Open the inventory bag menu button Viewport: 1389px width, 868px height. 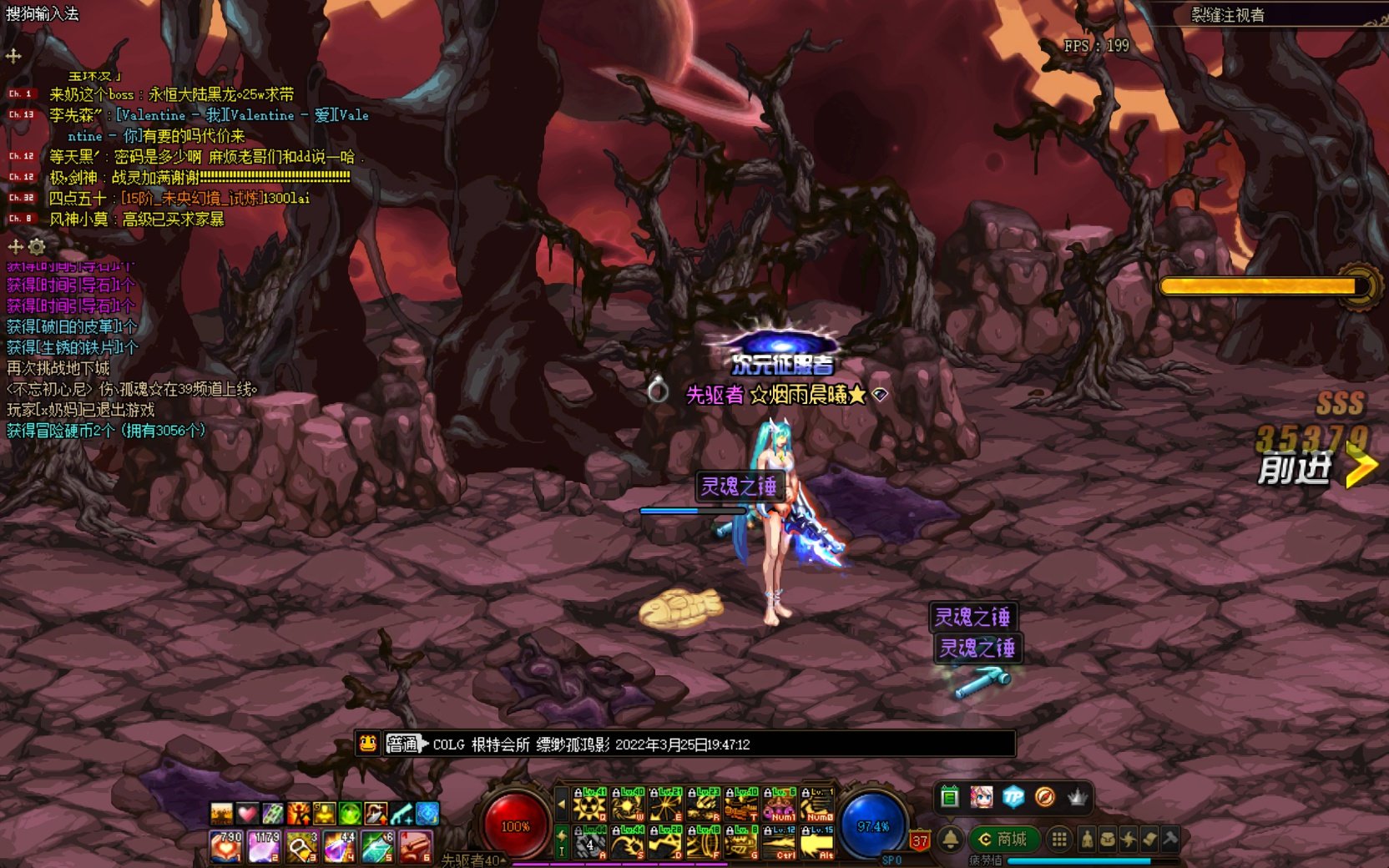point(1108,839)
